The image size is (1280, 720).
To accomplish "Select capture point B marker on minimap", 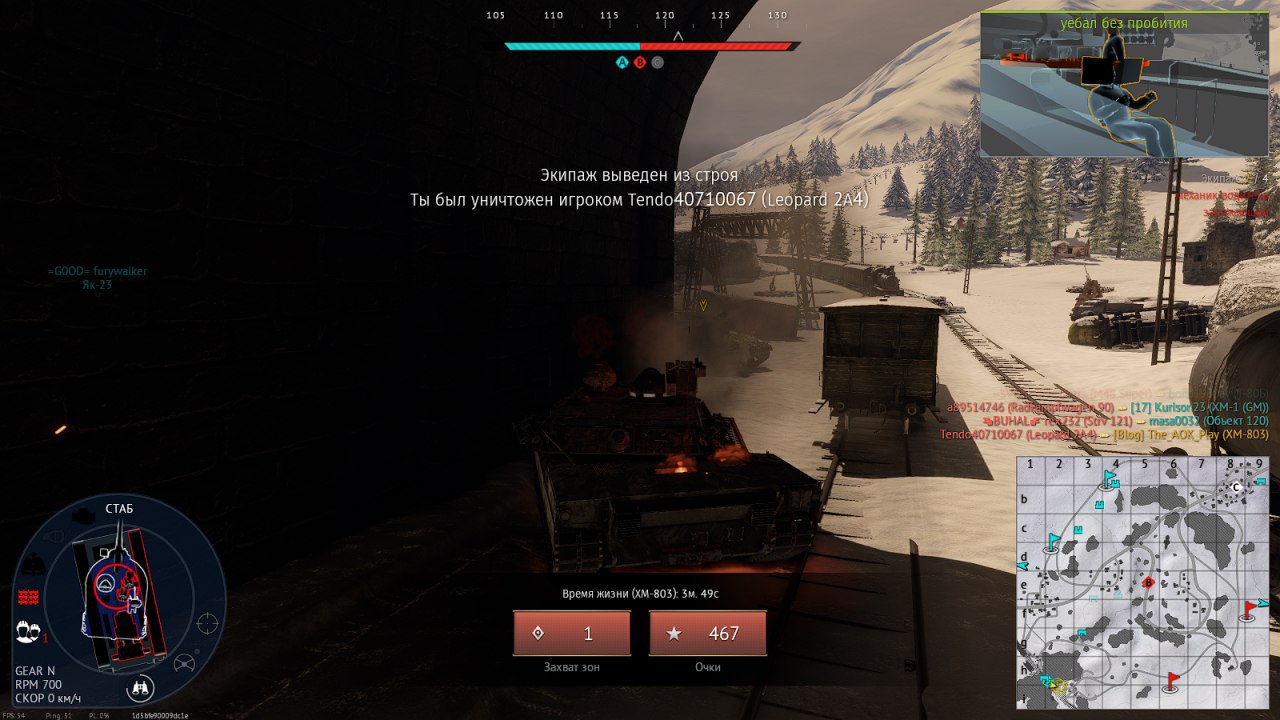I will pos(1148,581).
